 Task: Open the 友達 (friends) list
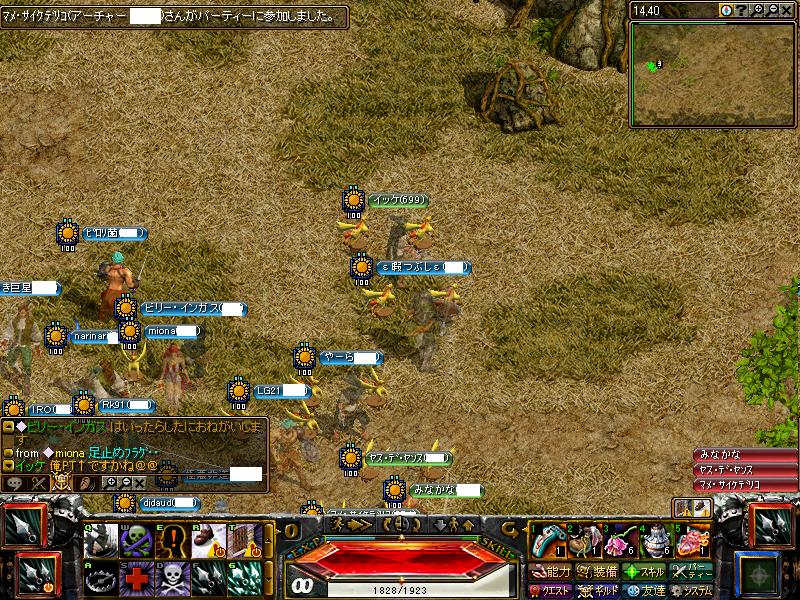643,591
